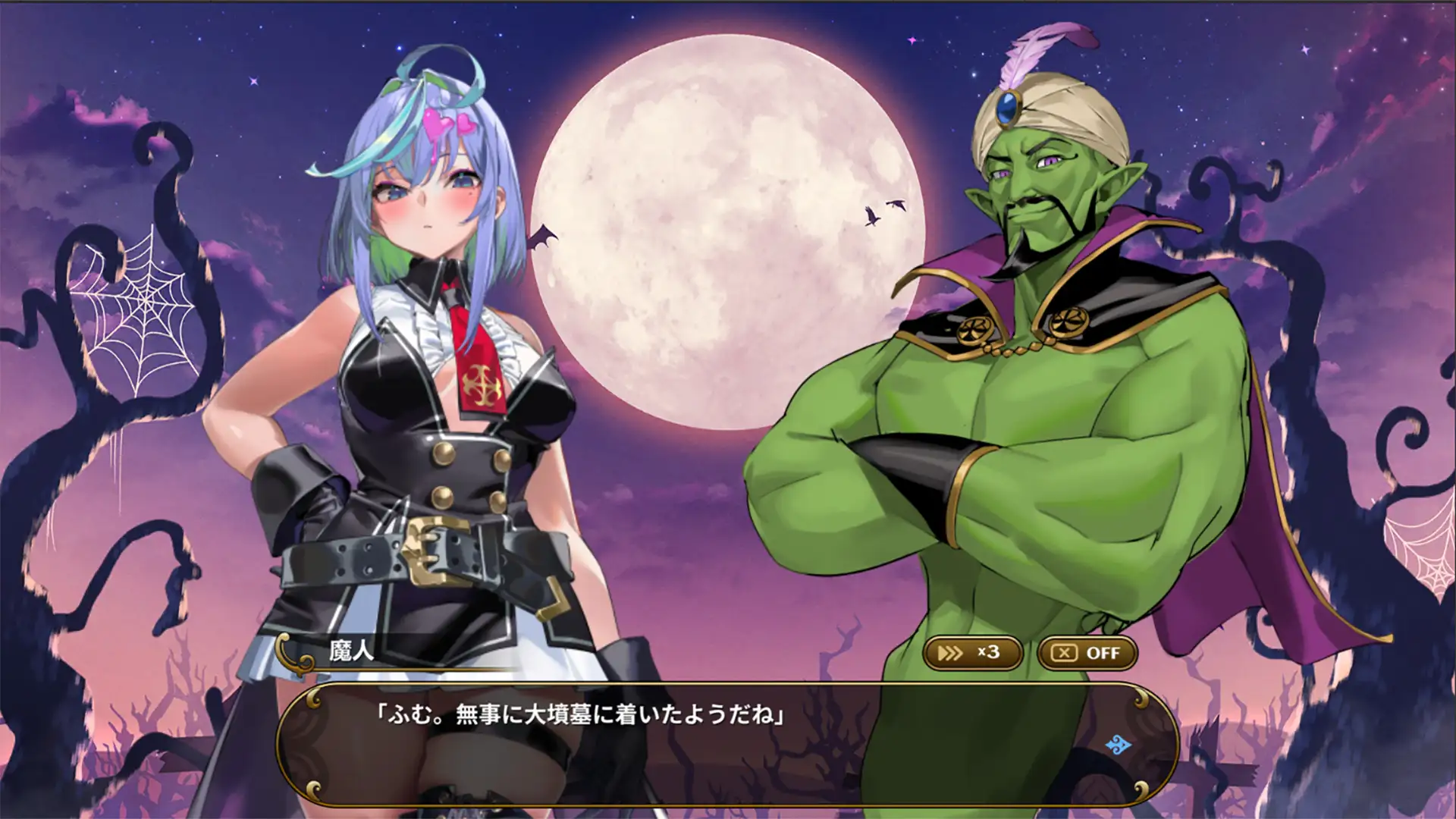The height and width of the screenshot is (819, 1456).
Task: Enable fast-forward mode with the x3 button
Action: (x=973, y=653)
